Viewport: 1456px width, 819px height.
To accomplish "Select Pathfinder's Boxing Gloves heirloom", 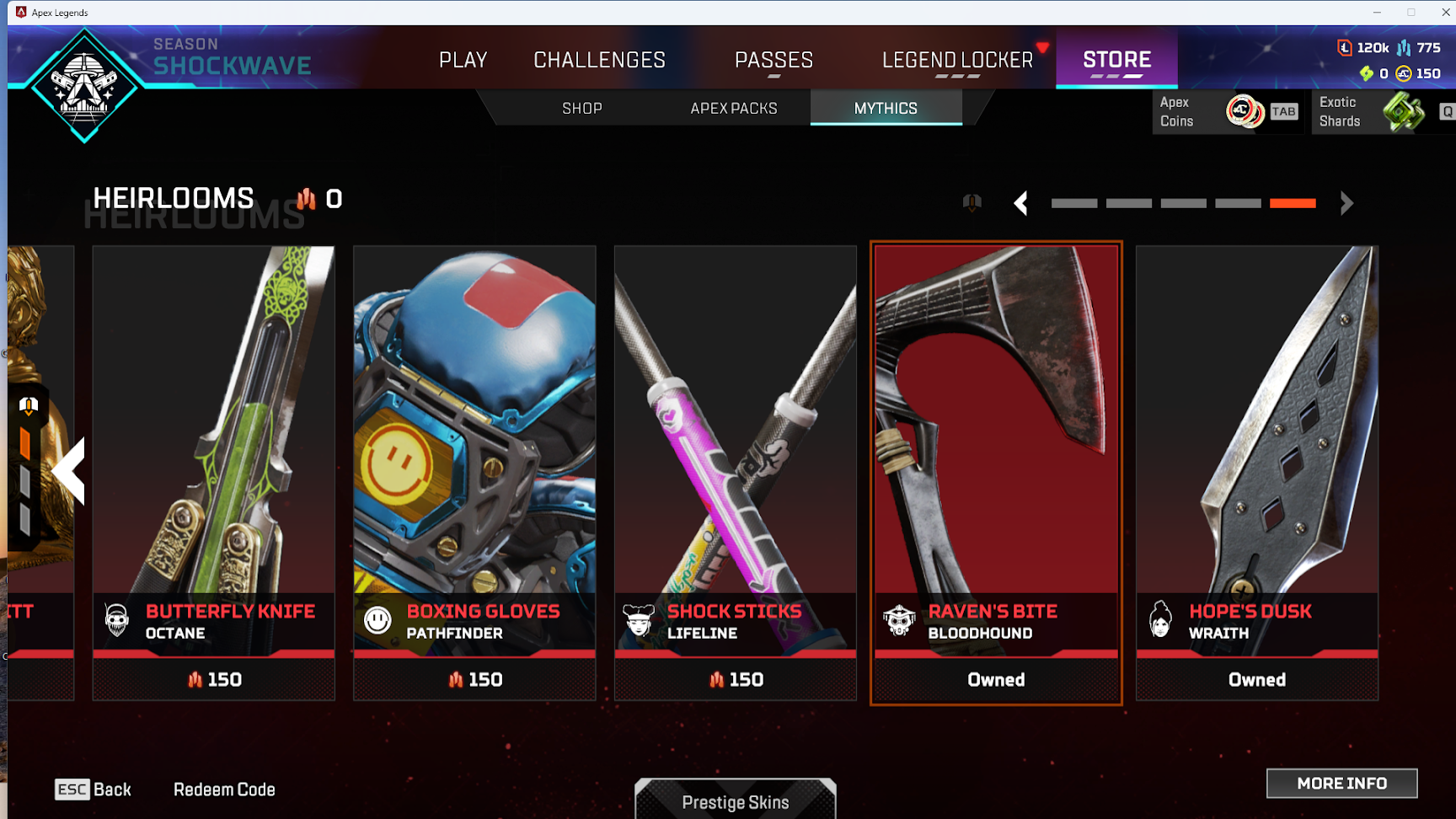I will pos(474,472).
